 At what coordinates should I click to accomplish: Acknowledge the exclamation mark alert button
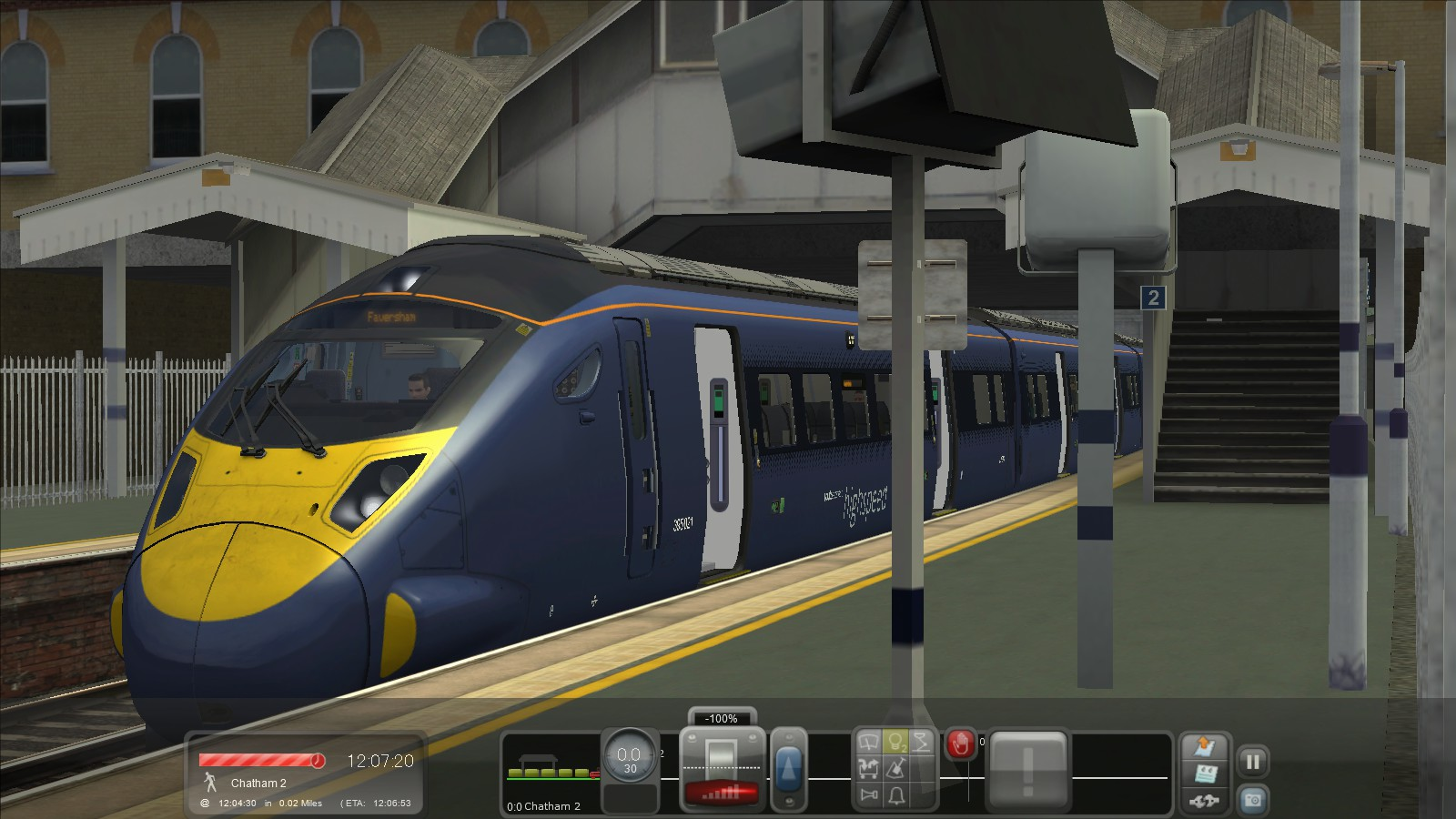coord(1027,771)
